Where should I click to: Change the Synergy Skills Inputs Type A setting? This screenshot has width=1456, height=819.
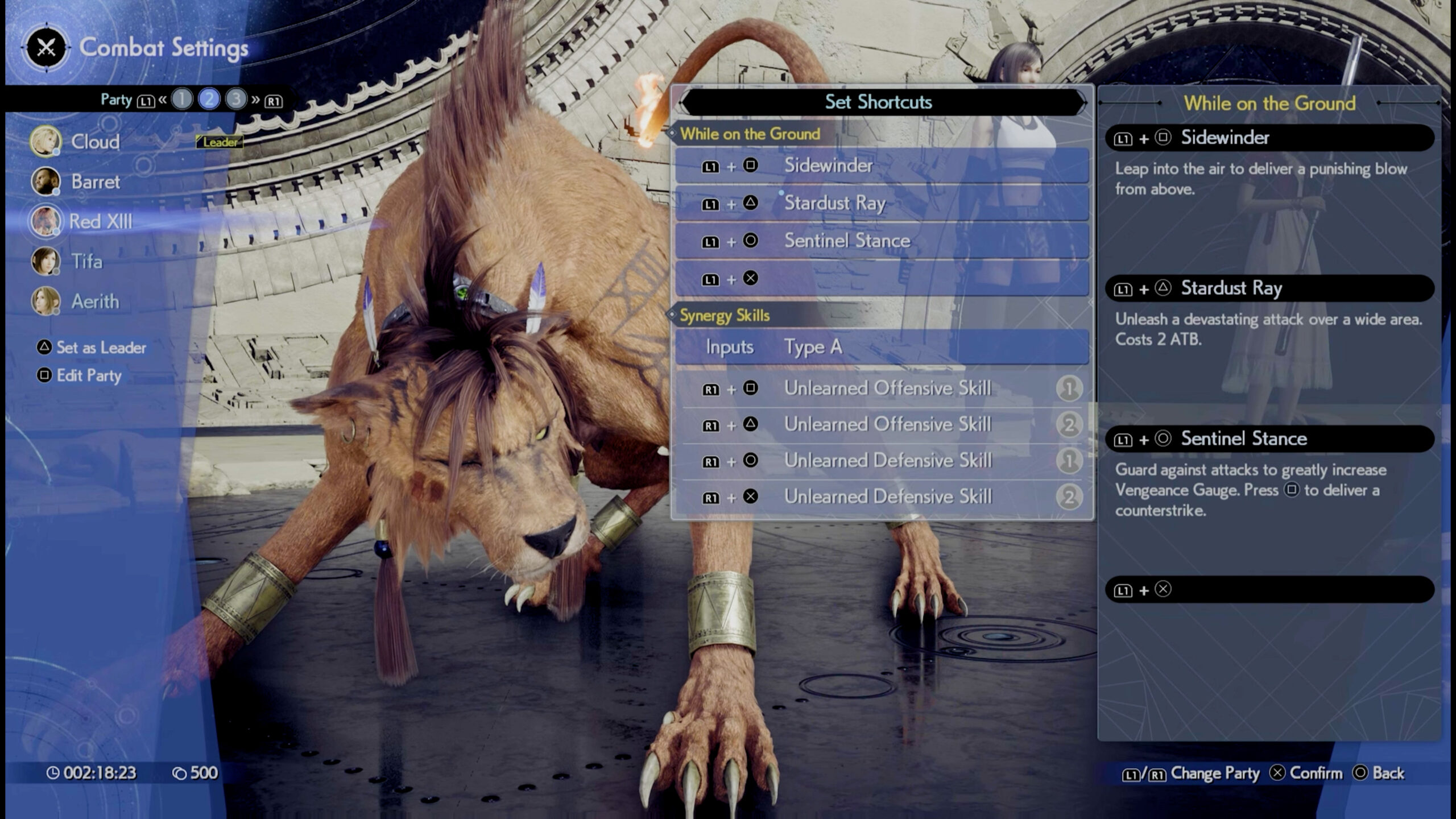coord(882,347)
